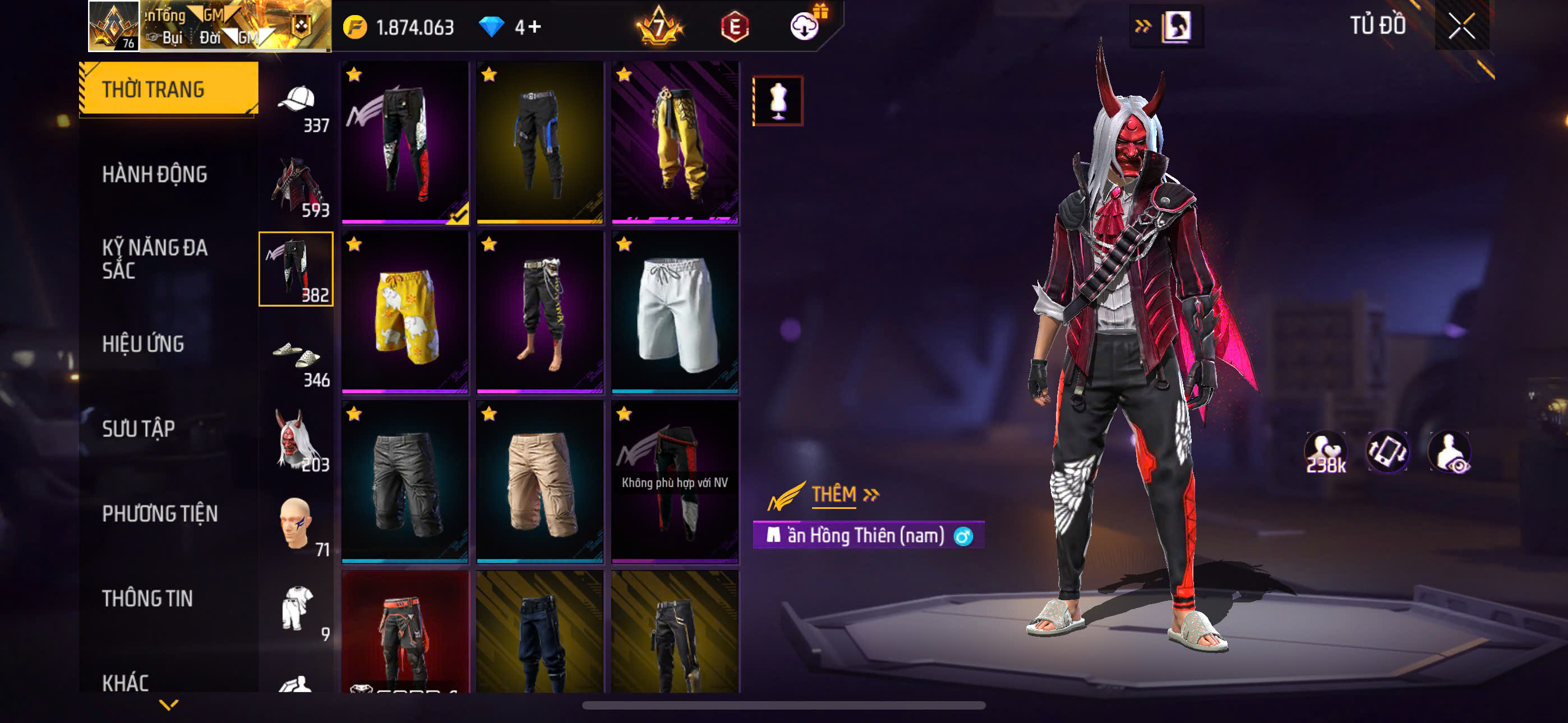Viewport: 1568px width, 723px height.
Task: Open the Sưu Tập tab
Action: pyautogui.click(x=138, y=429)
